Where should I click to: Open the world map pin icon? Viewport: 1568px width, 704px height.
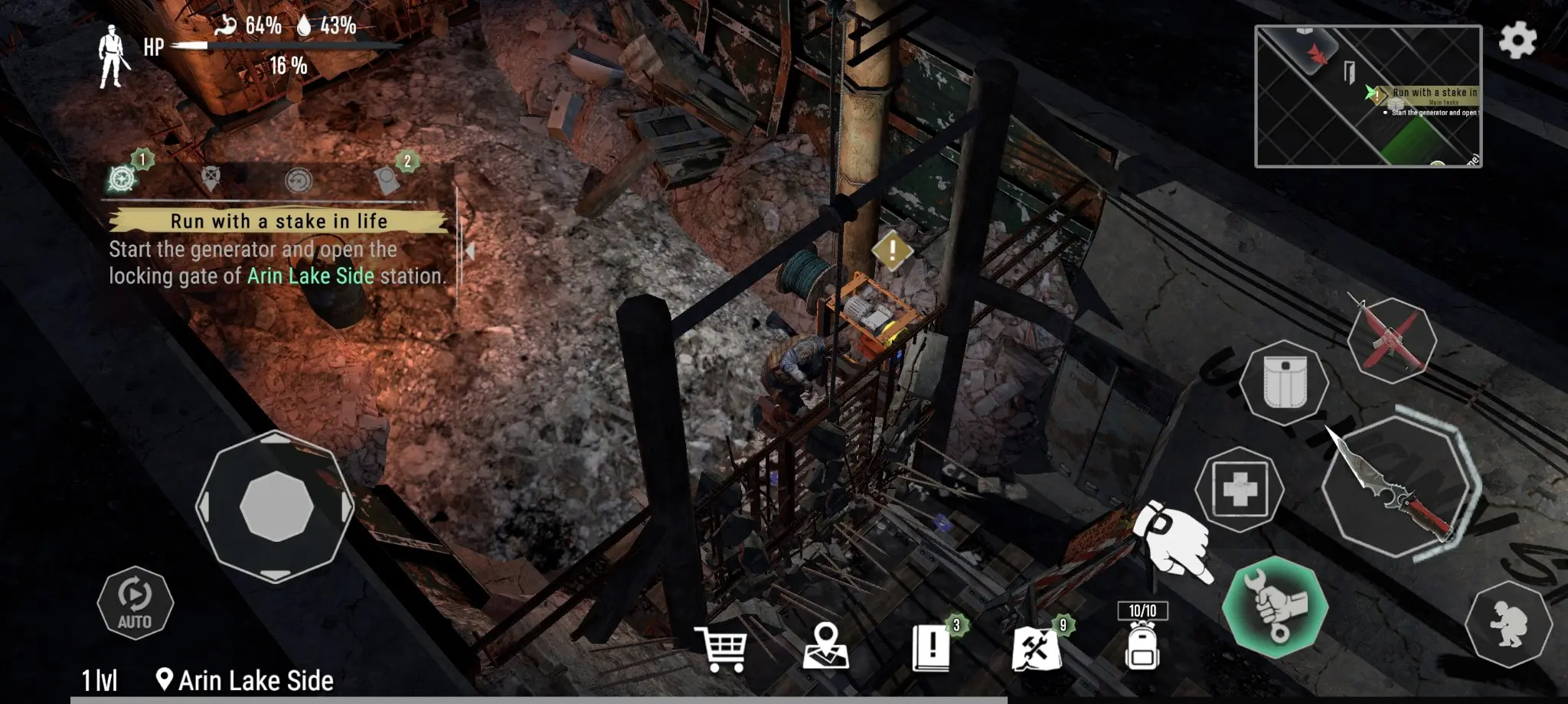[x=826, y=647]
